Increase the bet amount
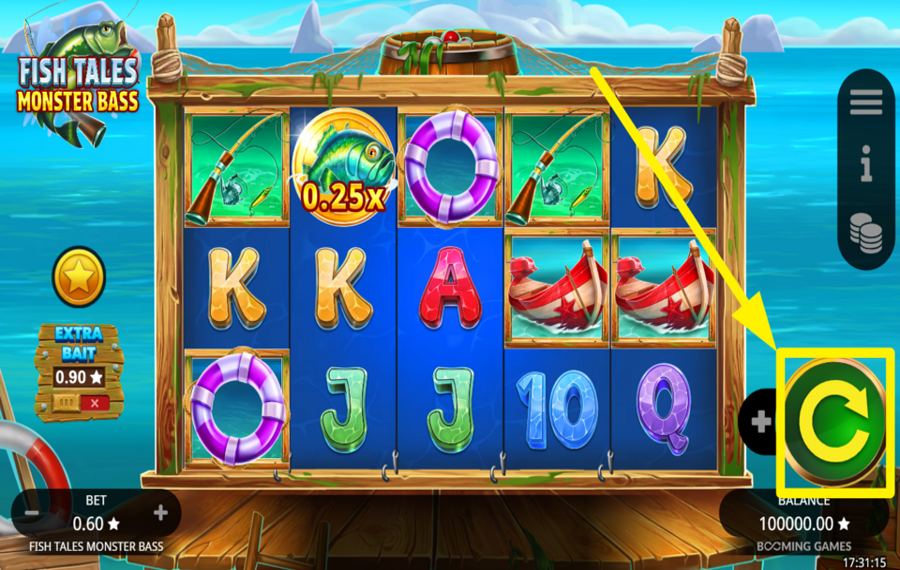Viewport: 900px width, 570px height. pyautogui.click(x=160, y=513)
